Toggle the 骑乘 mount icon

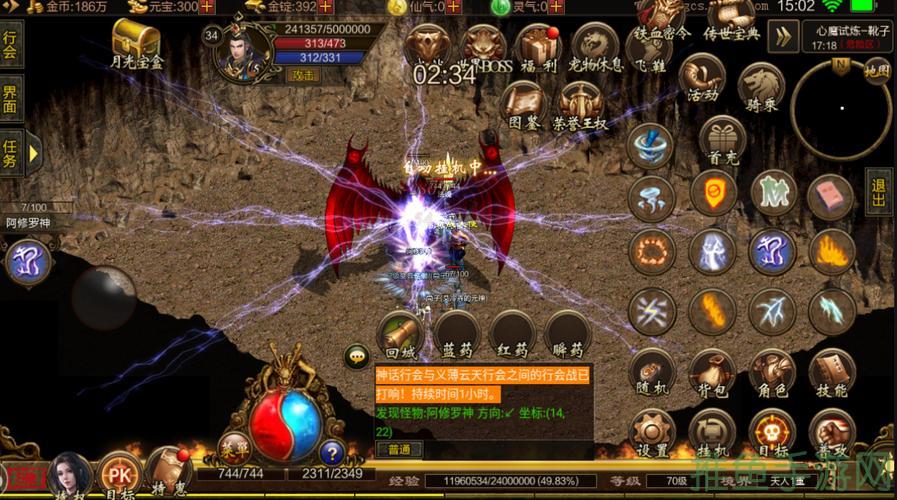[763, 88]
